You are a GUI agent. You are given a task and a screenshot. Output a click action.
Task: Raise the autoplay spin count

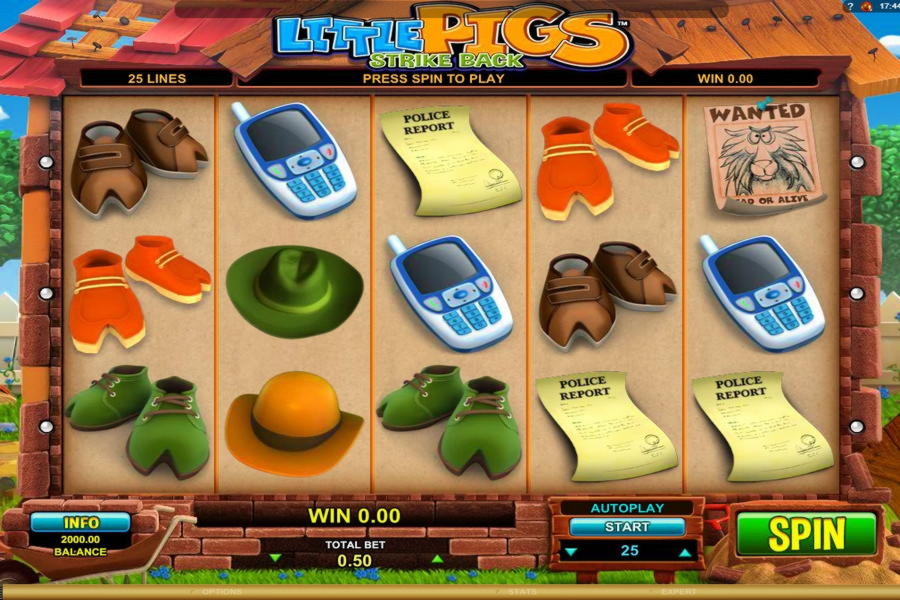tap(685, 551)
